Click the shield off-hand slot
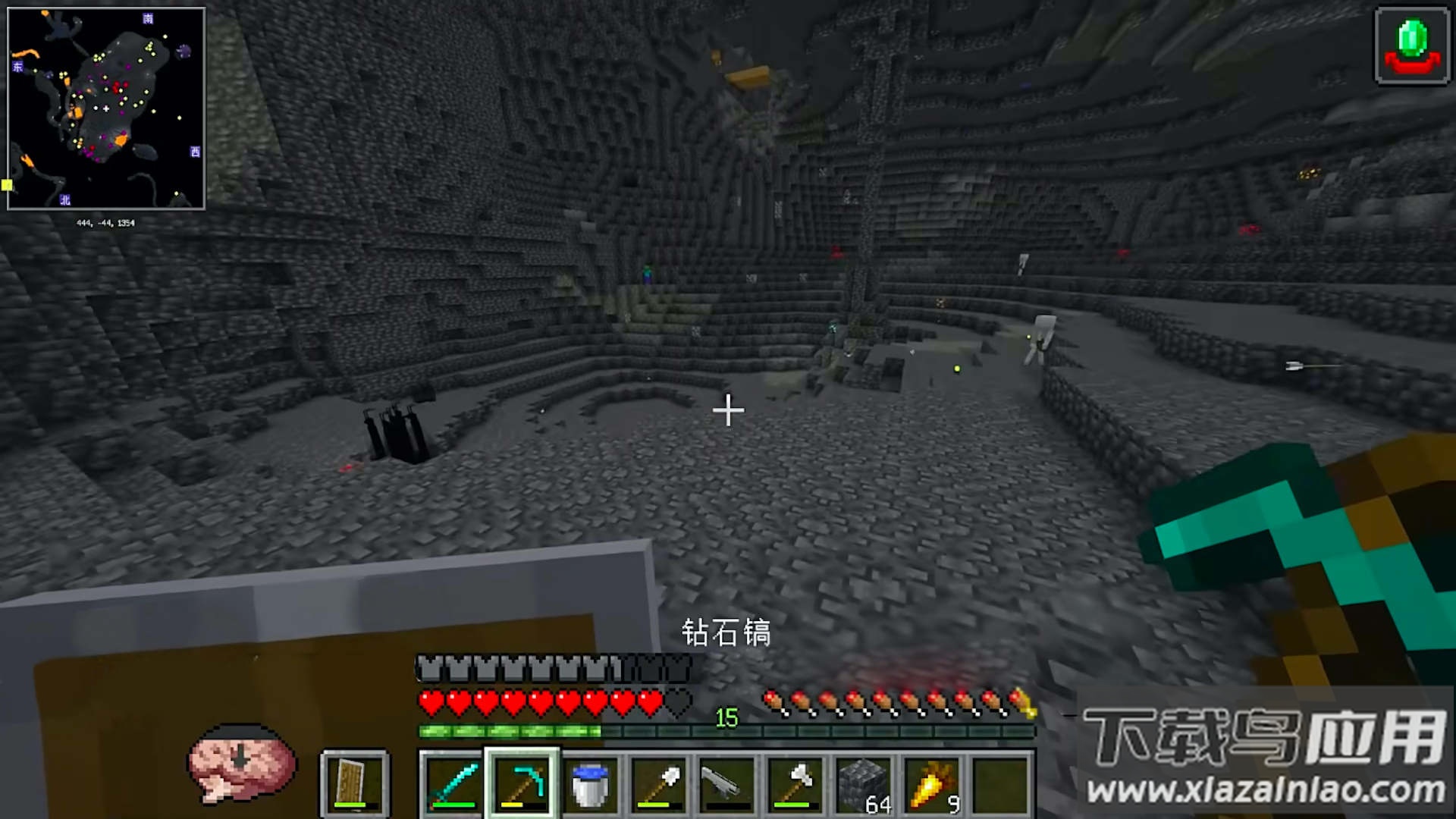The image size is (1456, 819). [x=355, y=783]
